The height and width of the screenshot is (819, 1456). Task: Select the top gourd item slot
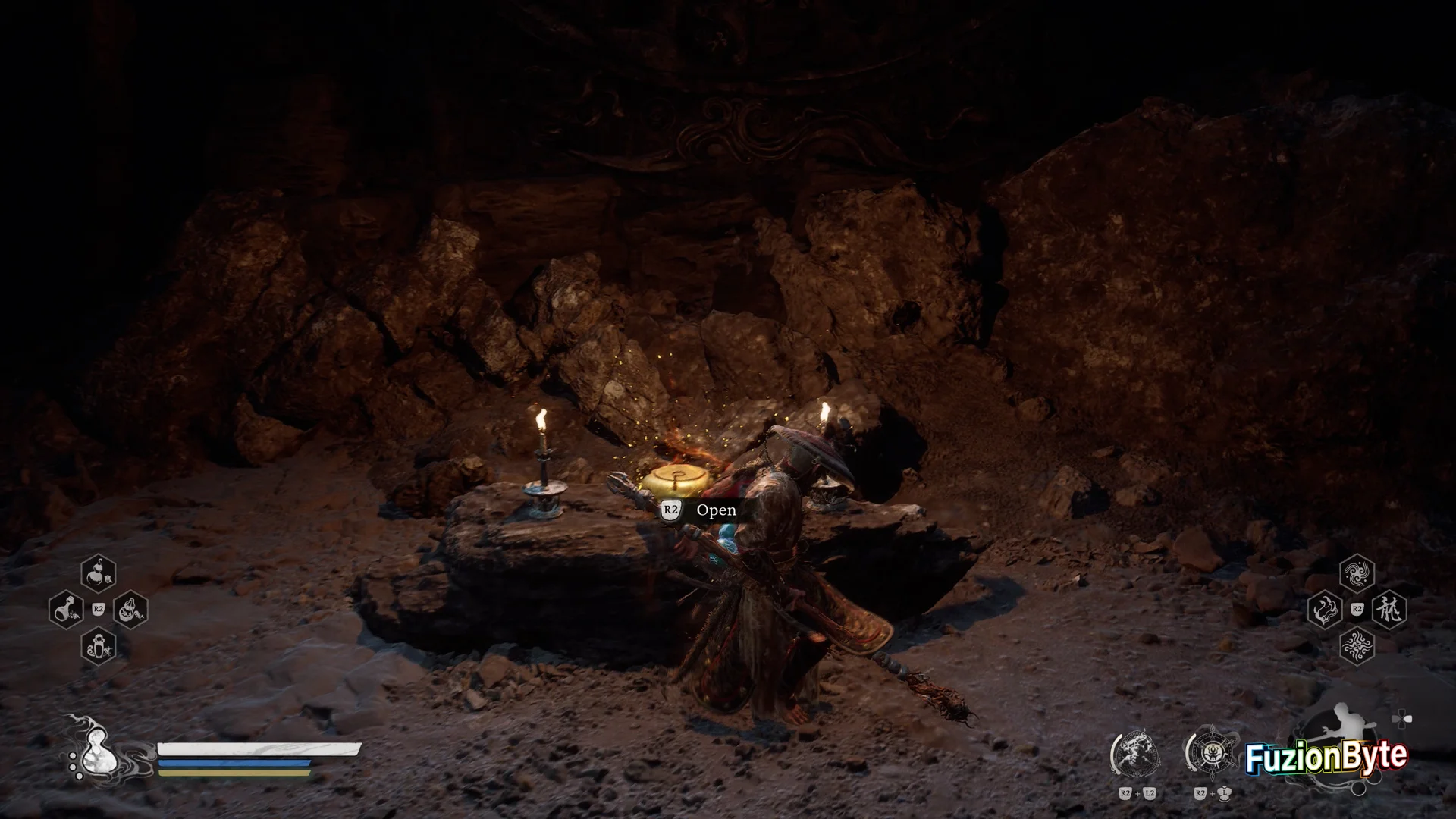pyautogui.click(x=99, y=573)
